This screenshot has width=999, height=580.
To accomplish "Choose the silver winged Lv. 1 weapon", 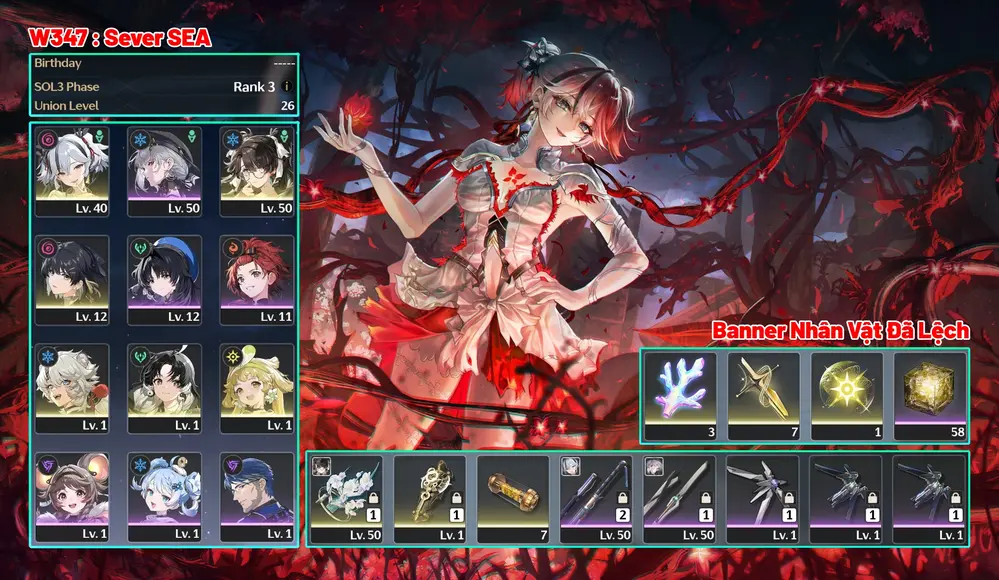I will [762, 500].
